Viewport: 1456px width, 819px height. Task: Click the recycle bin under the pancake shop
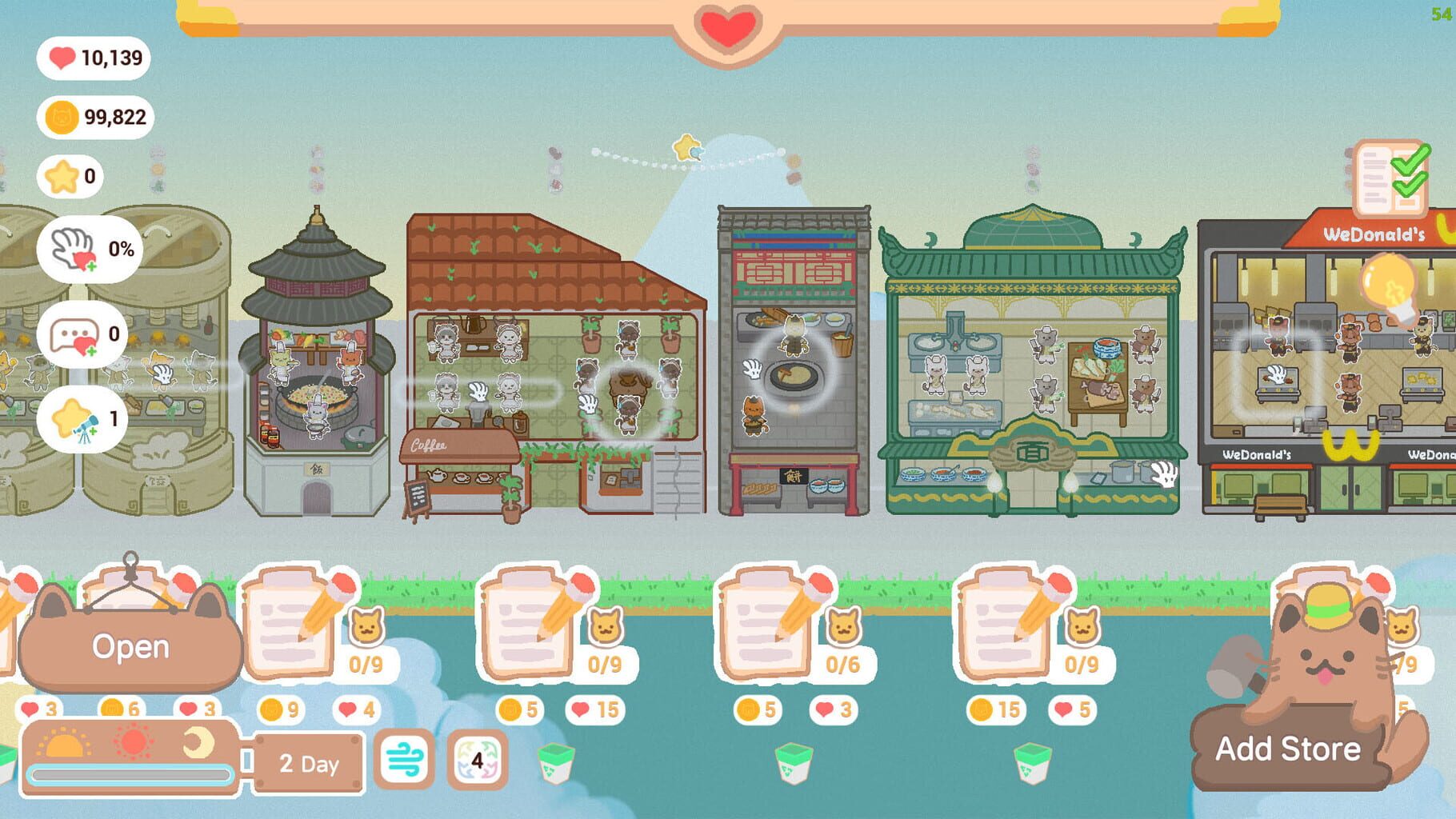click(792, 765)
